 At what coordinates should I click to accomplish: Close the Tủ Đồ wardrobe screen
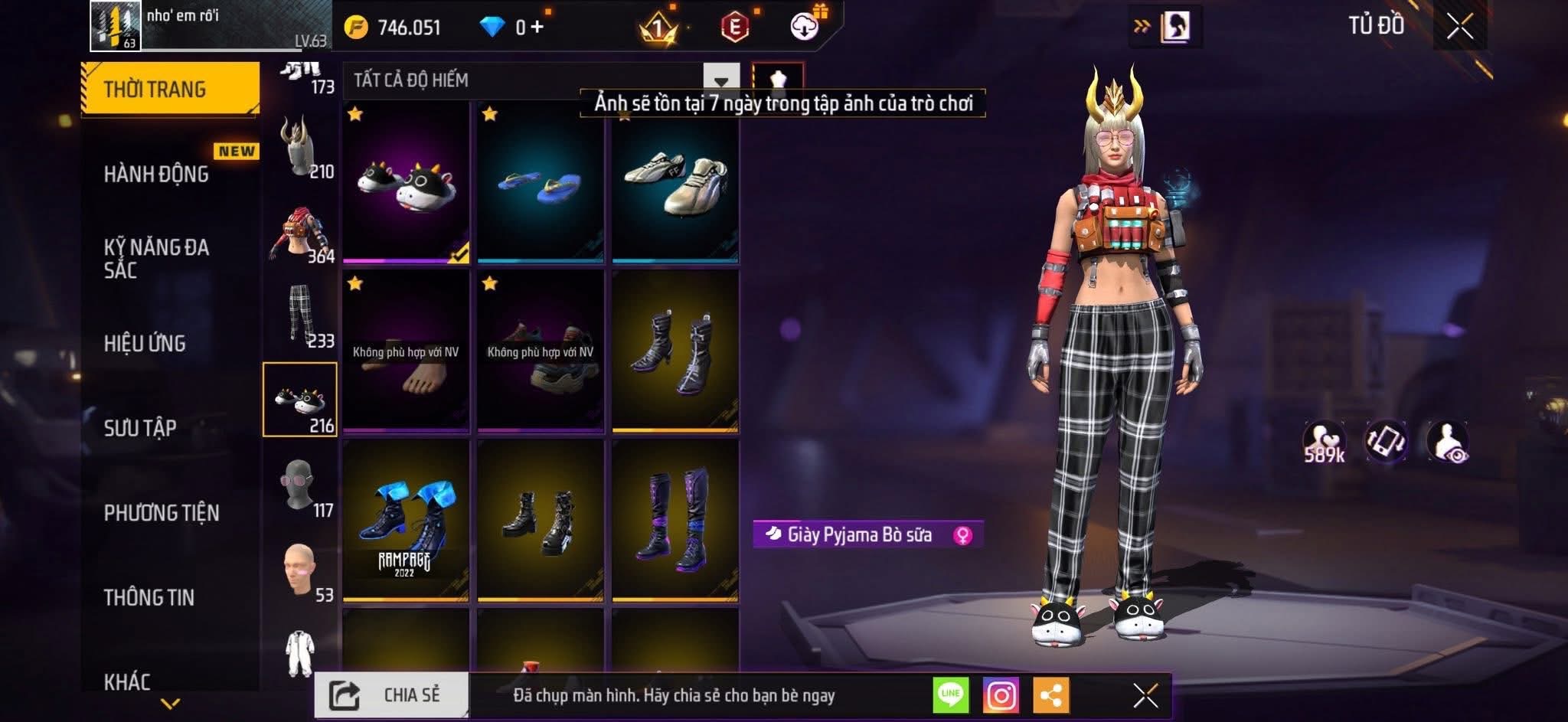pyautogui.click(x=1459, y=27)
